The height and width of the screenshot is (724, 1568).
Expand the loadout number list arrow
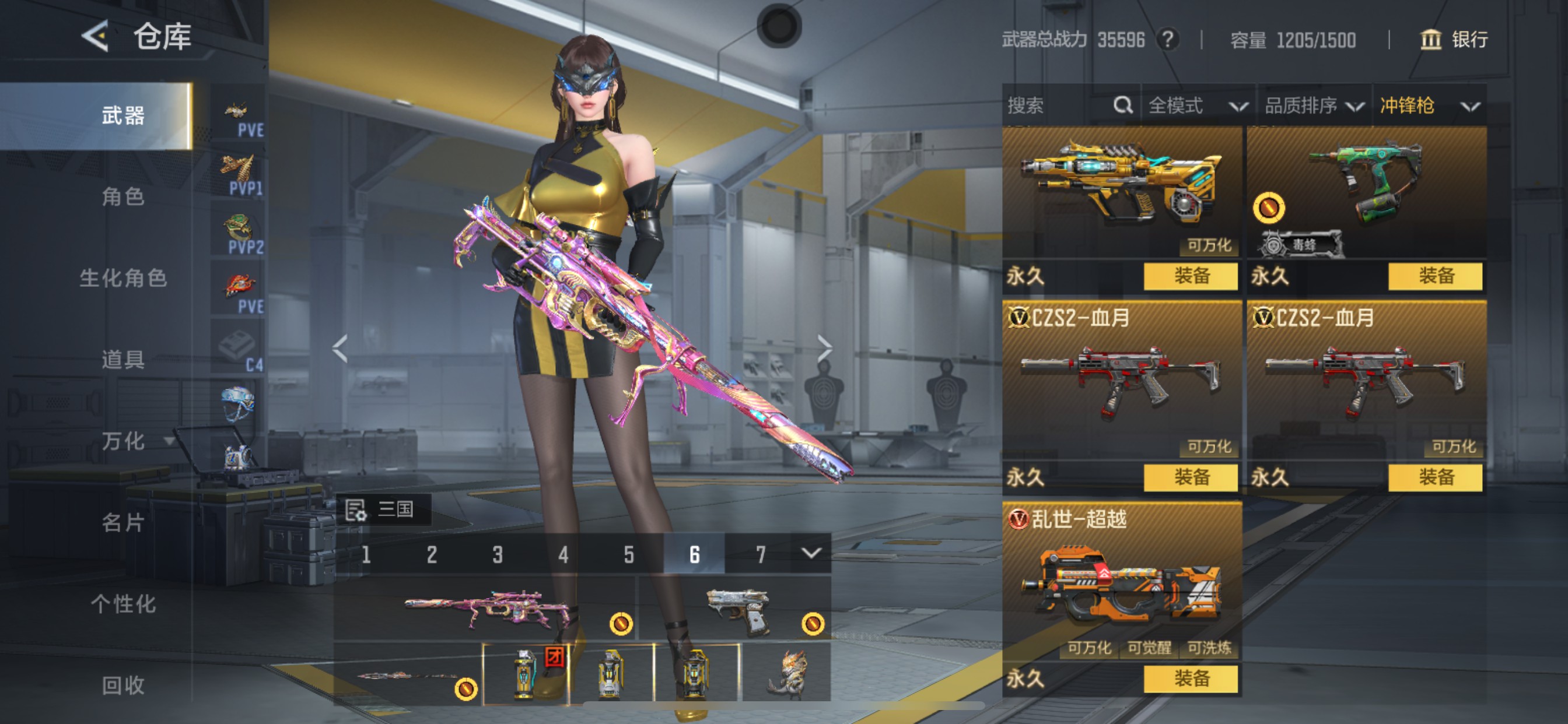[x=811, y=553]
